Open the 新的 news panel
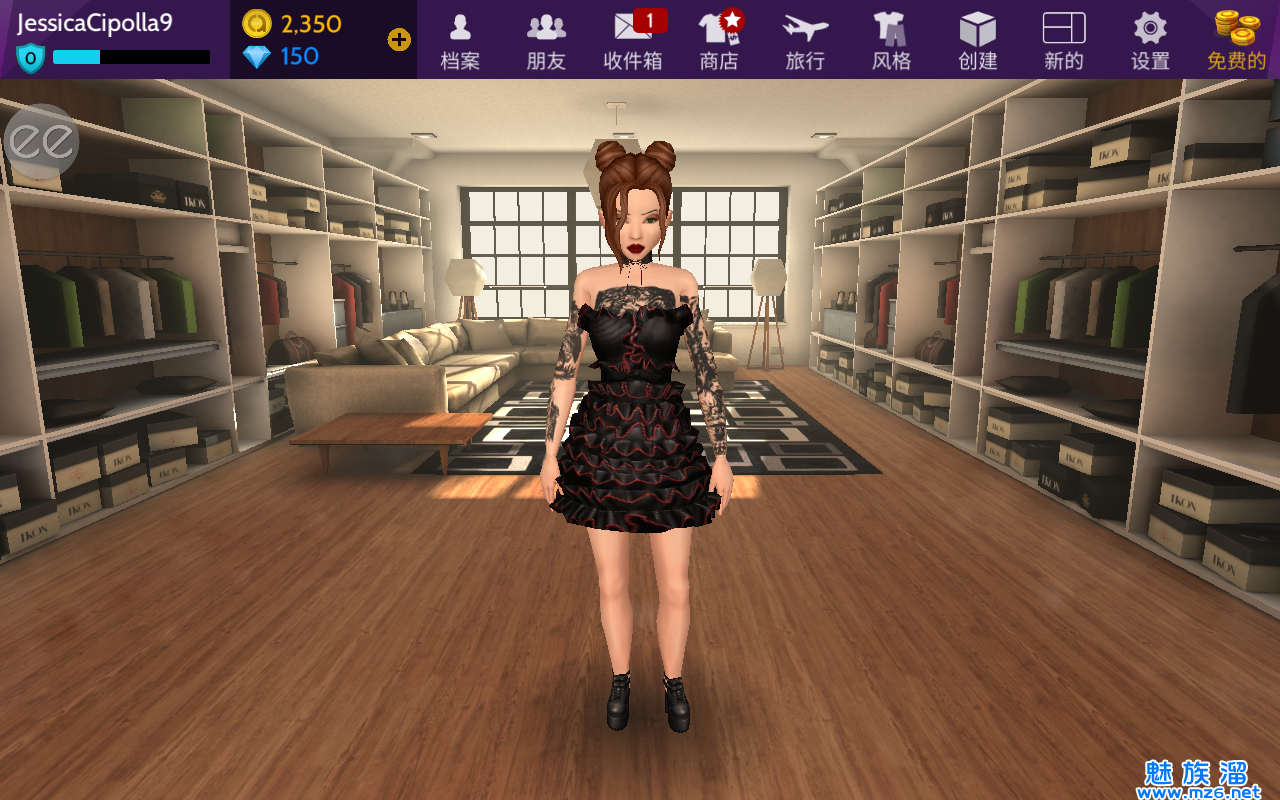1280x800 pixels. [x=1063, y=40]
